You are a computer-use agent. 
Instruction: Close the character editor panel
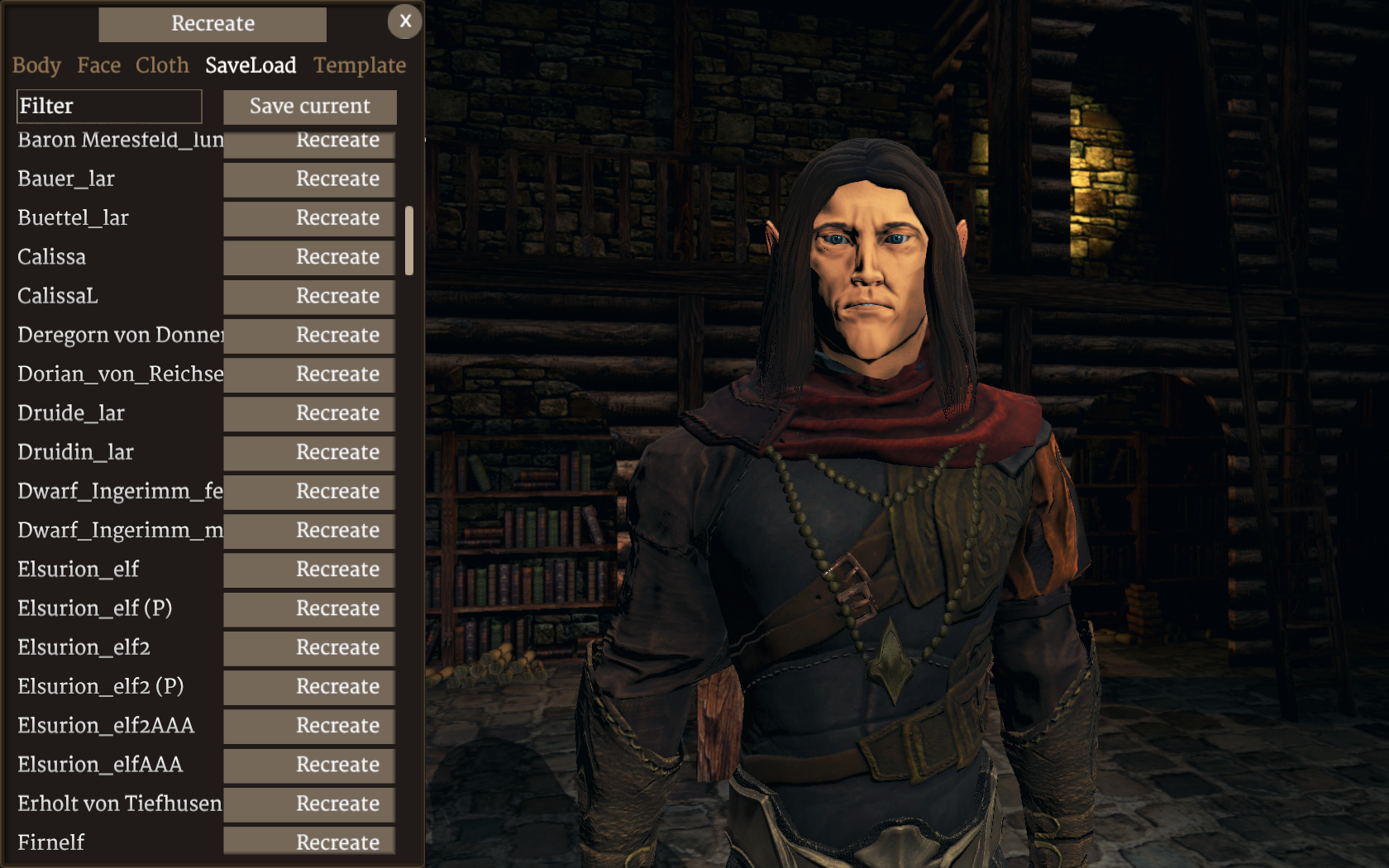coord(404,21)
